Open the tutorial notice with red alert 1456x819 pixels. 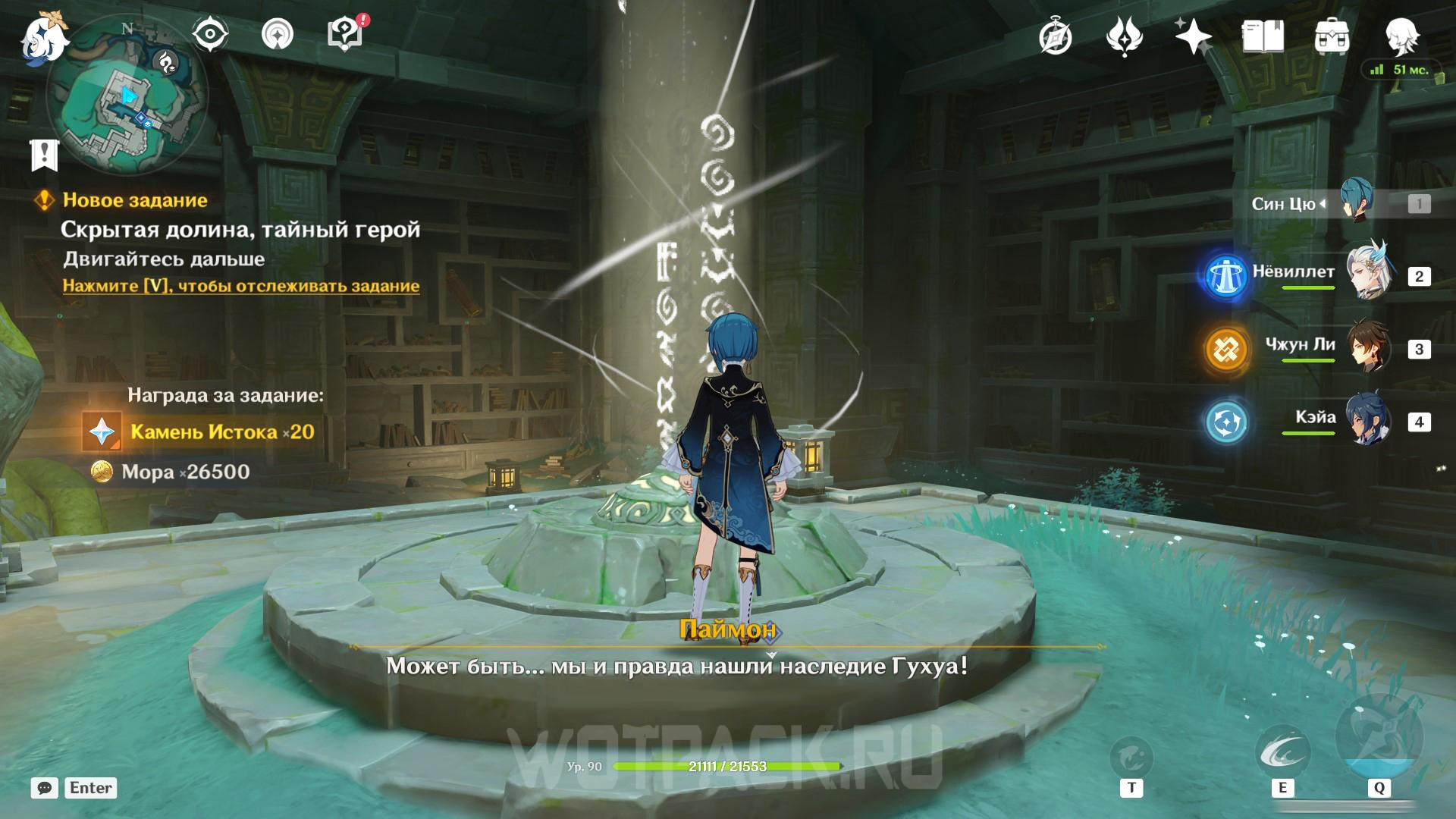tap(345, 34)
